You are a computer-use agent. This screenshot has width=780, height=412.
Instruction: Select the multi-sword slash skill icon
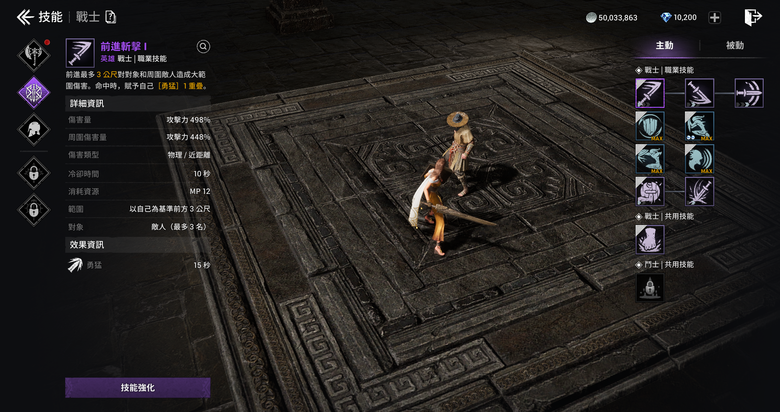699,190
